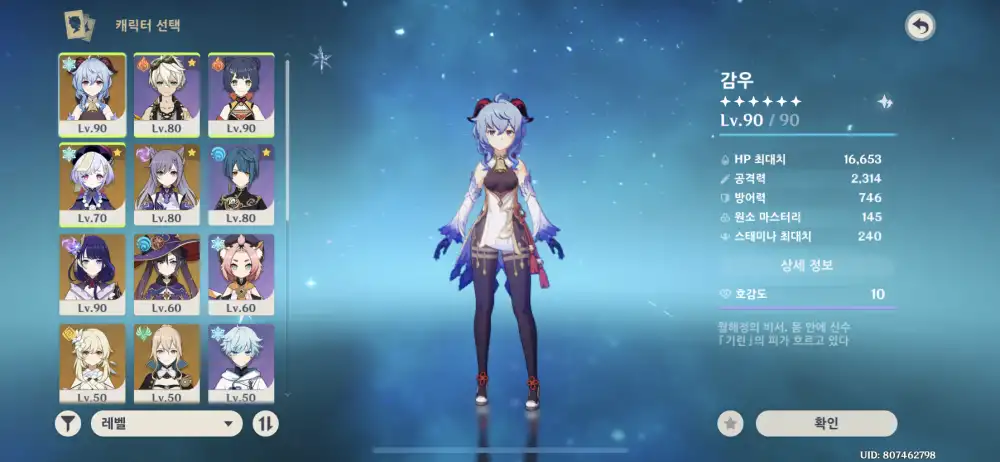
Task: Open the 상세 정보 details panel
Action: click(806, 266)
